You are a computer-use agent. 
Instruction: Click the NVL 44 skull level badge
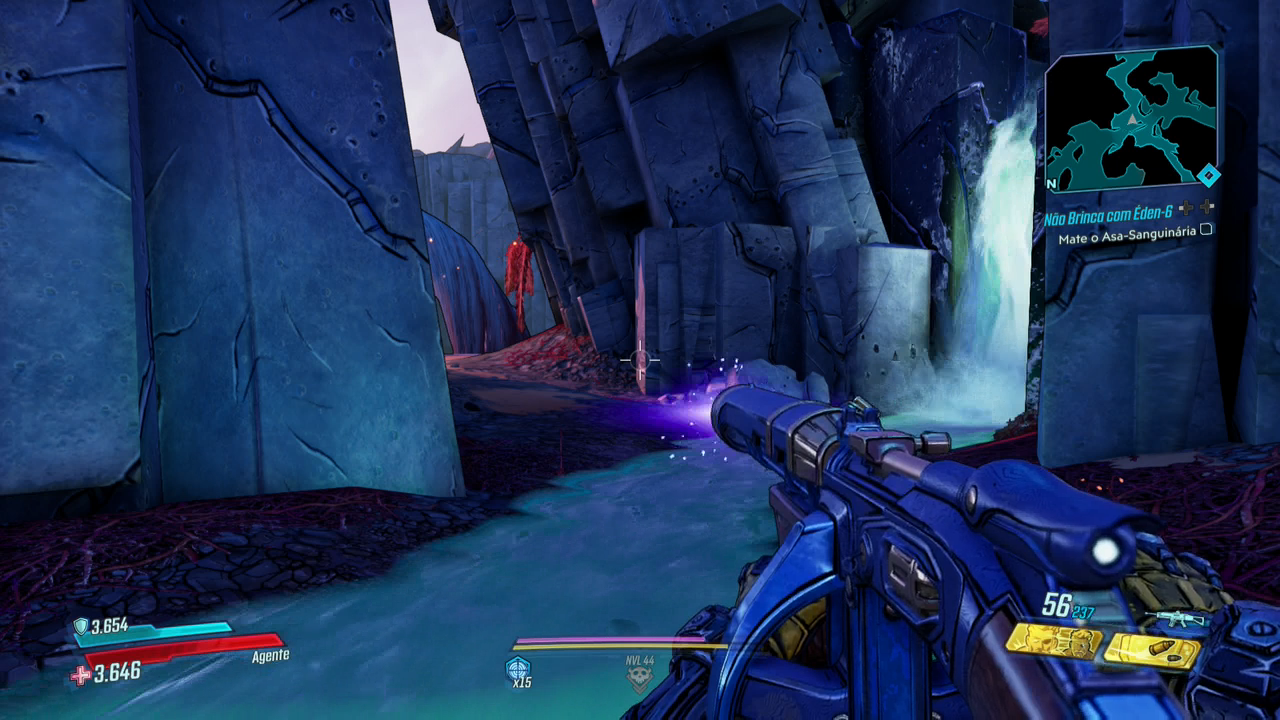click(x=638, y=676)
